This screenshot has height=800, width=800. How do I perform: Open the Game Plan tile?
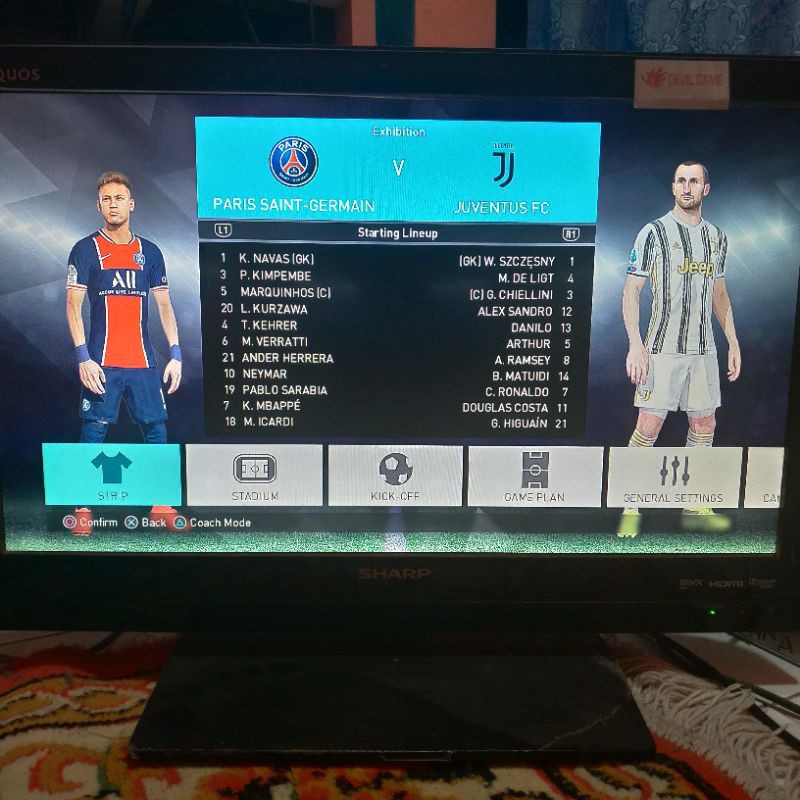535,476
